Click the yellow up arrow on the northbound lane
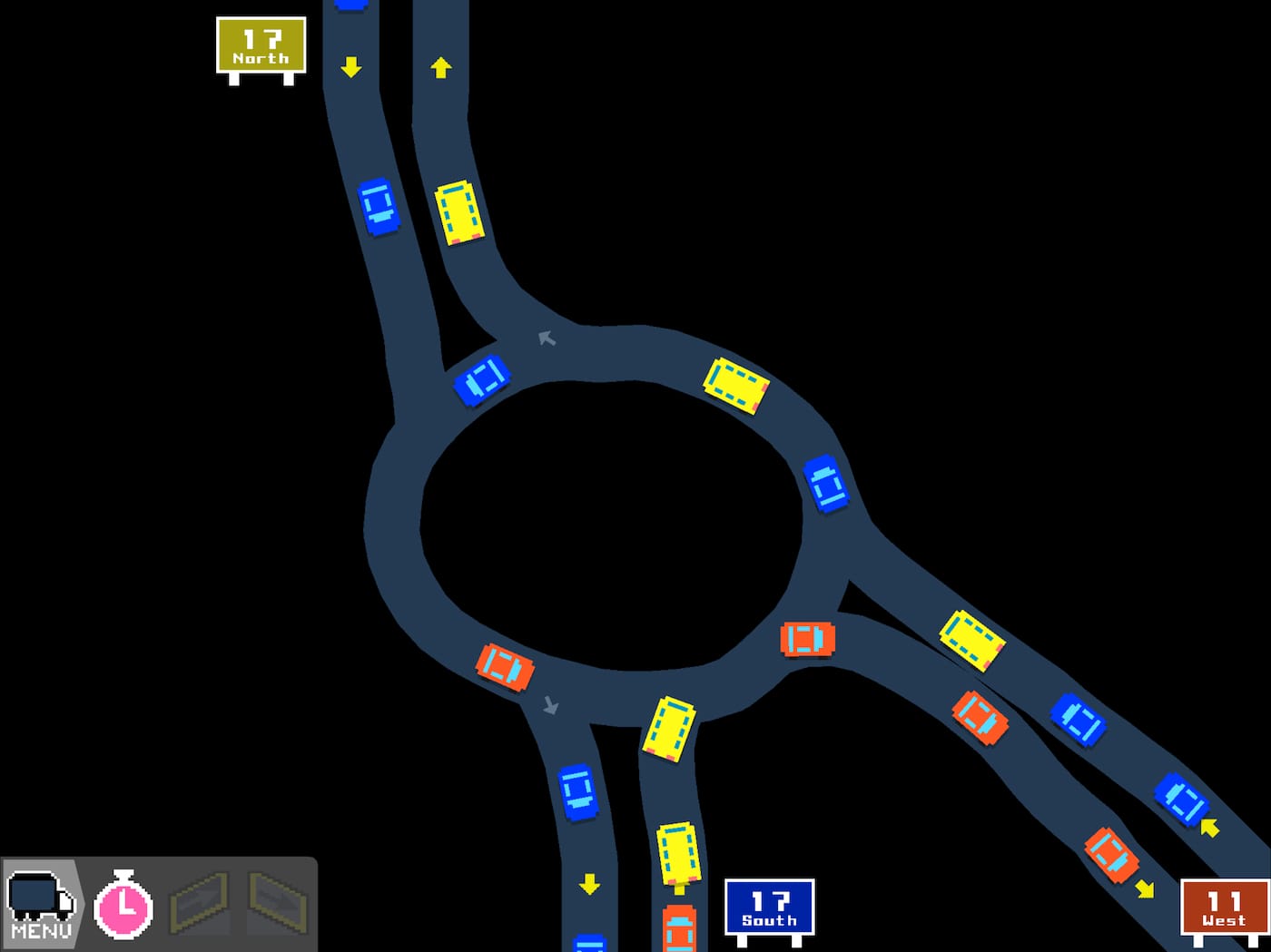This screenshot has width=1271, height=952. click(441, 66)
